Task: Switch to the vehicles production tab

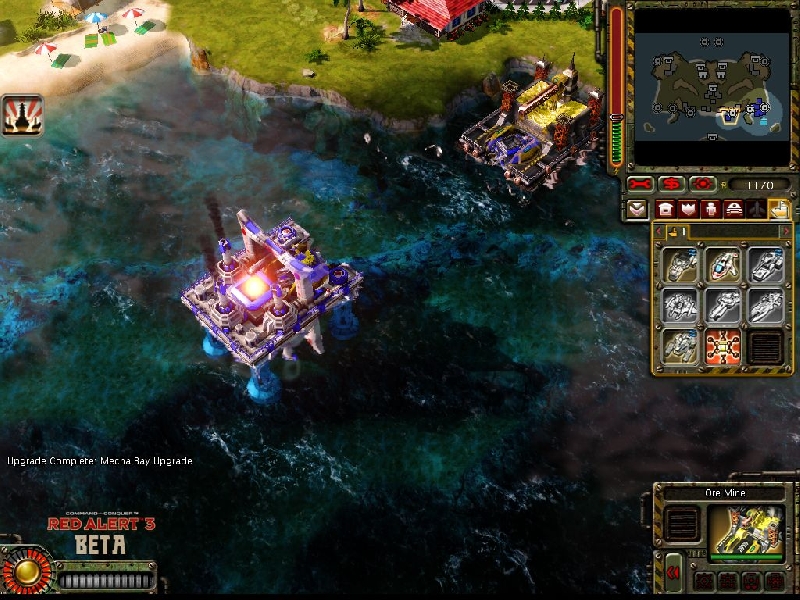Action: pos(734,210)
